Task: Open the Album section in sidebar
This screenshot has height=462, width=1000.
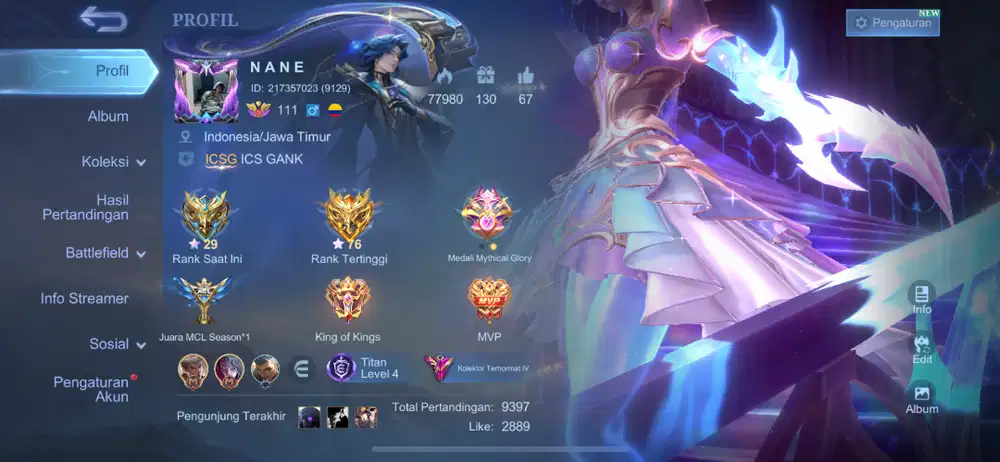Action: coord(108,116)
